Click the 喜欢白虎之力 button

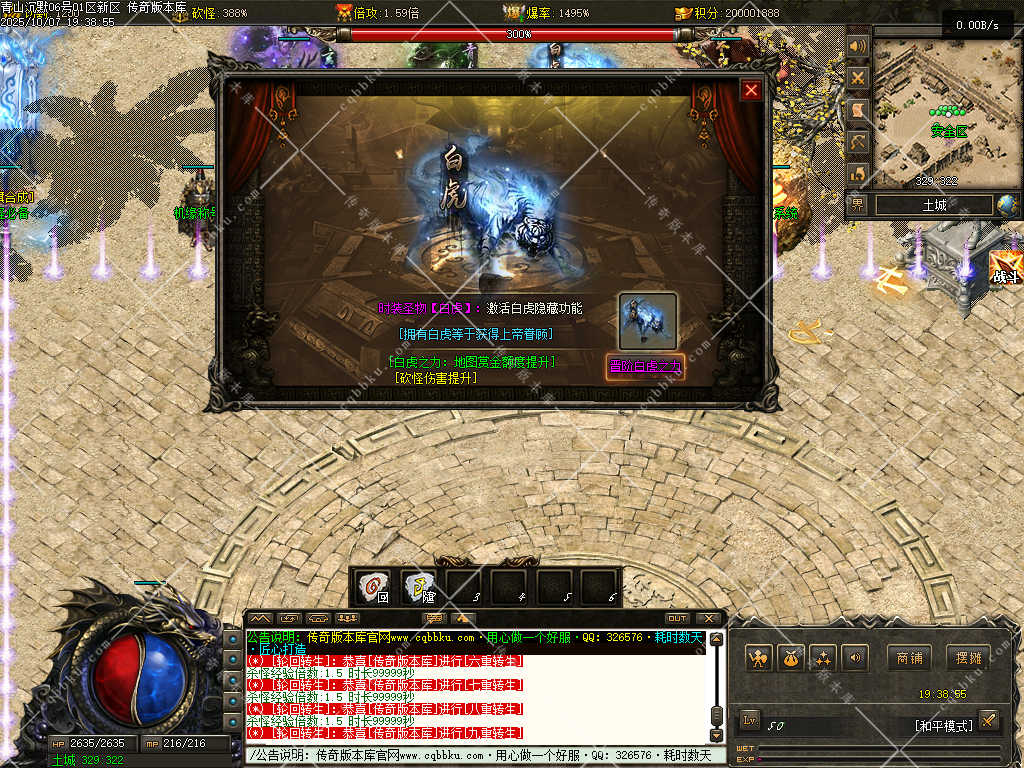coord(645,366)
